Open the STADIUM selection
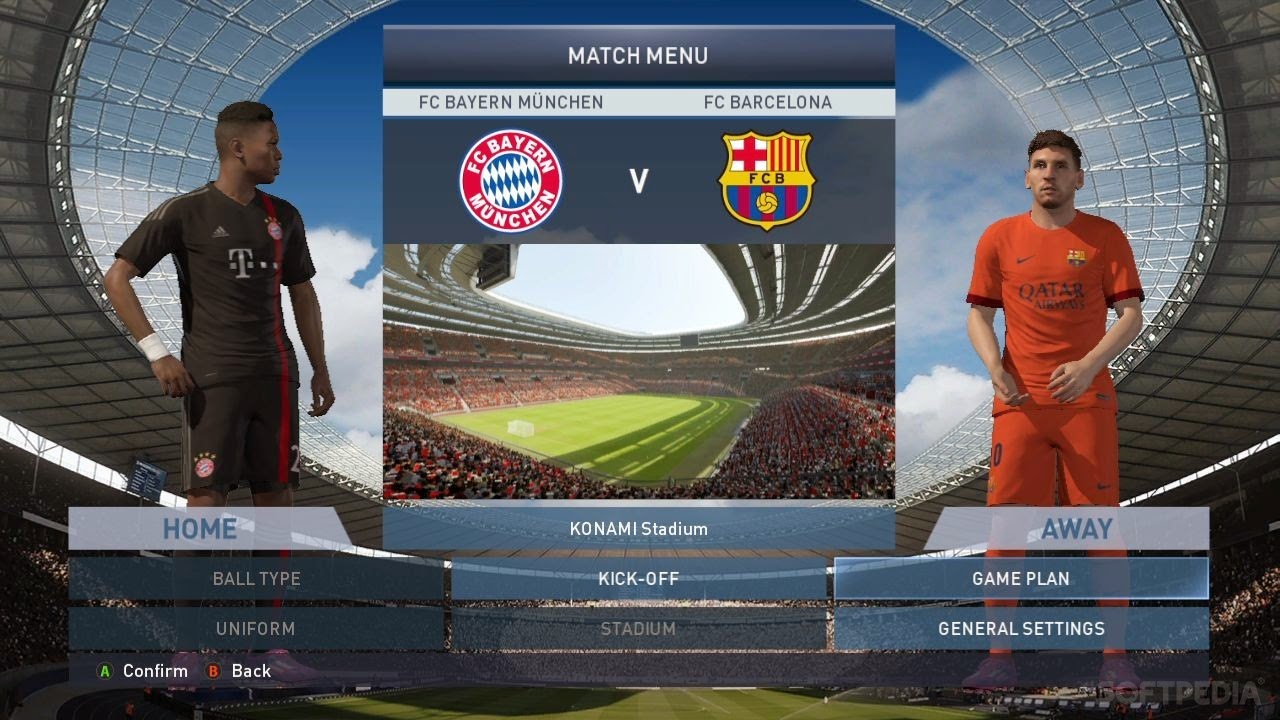 coord(640,629)
